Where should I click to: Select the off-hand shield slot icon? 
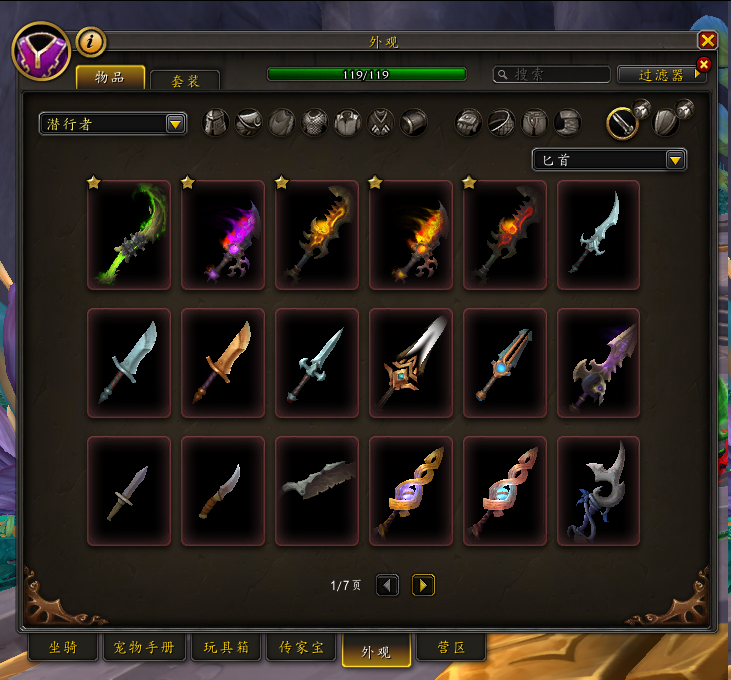[x=666, y=122]
